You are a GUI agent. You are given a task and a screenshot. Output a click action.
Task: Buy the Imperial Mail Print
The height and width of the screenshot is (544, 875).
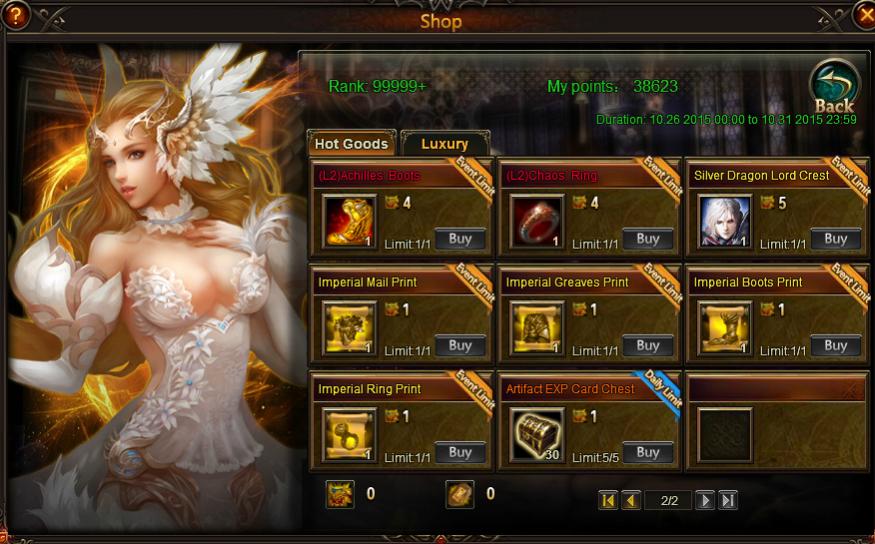[x=460, y=345]
